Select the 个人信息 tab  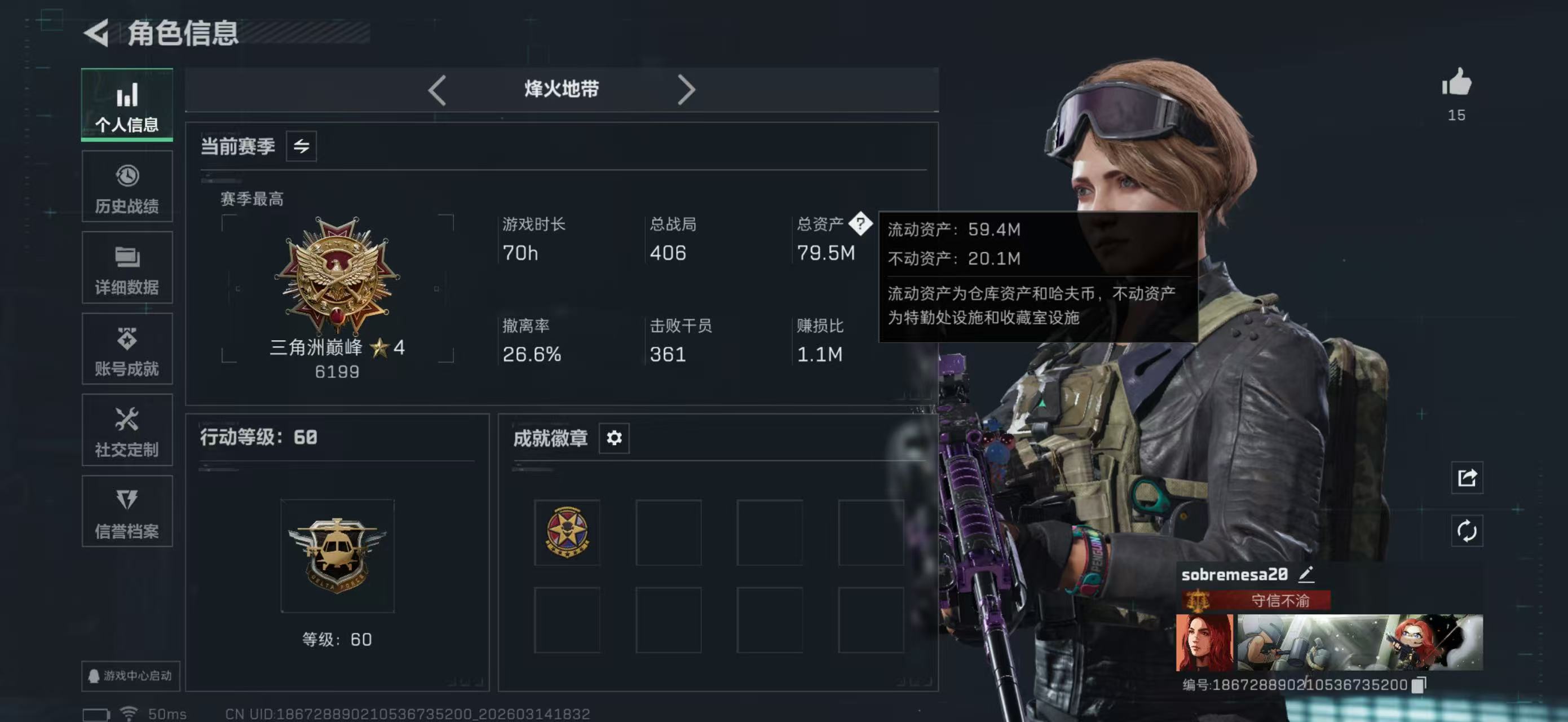[x=127, y=105]
